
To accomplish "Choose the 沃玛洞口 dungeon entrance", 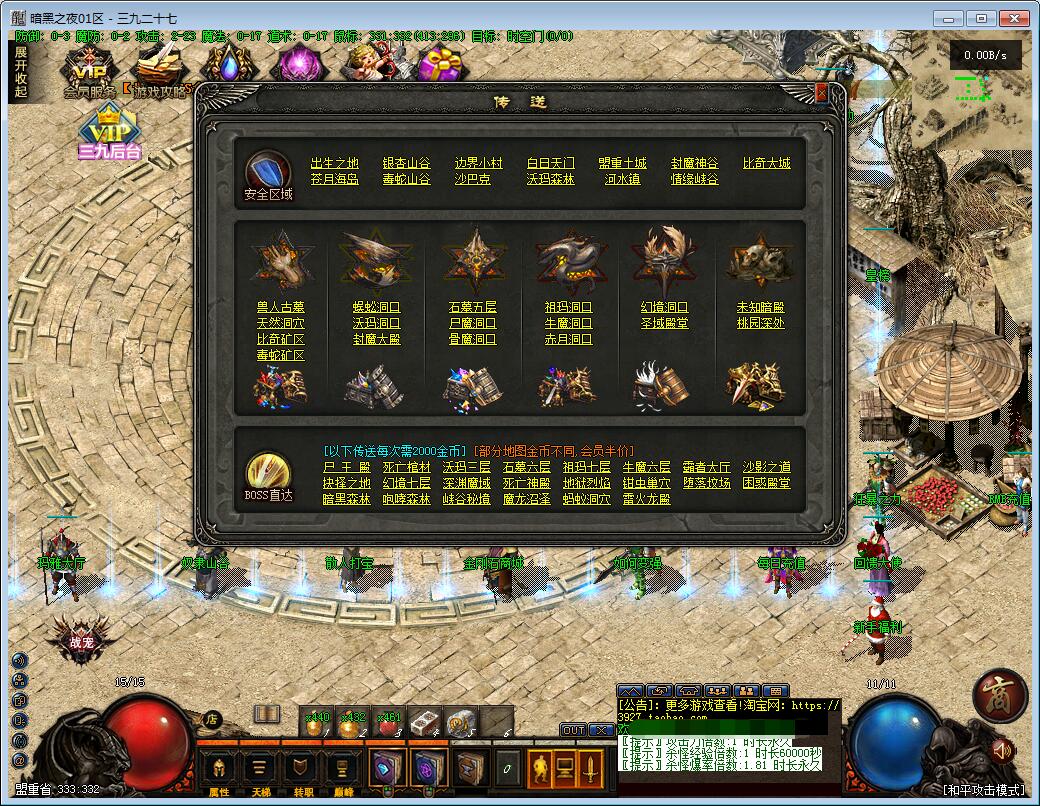I will coord(376,323).
